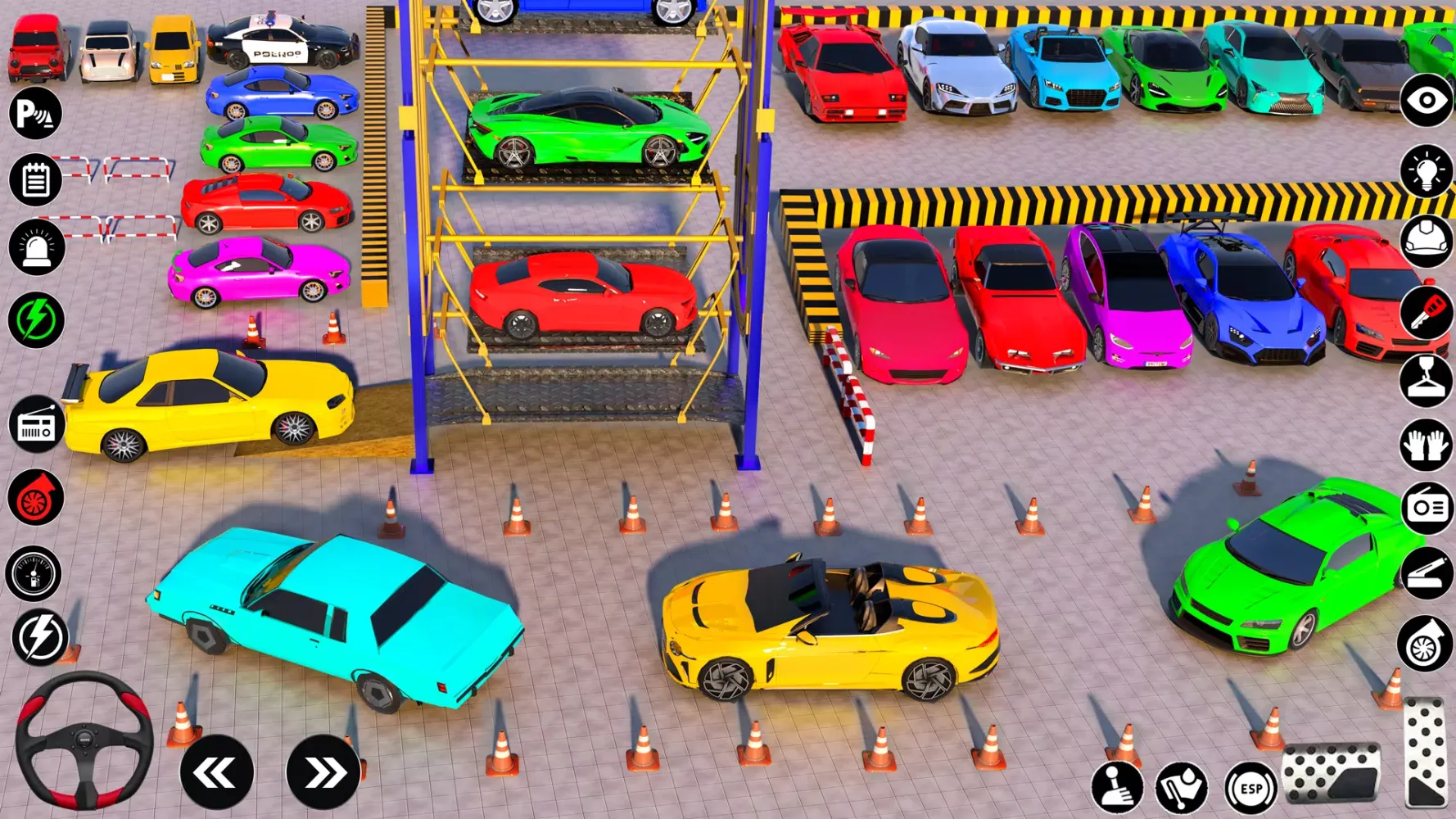The width and height of the screenshot is (1456, 819).
Task: Select the safety helmet icon
Action: point(1425,239)
